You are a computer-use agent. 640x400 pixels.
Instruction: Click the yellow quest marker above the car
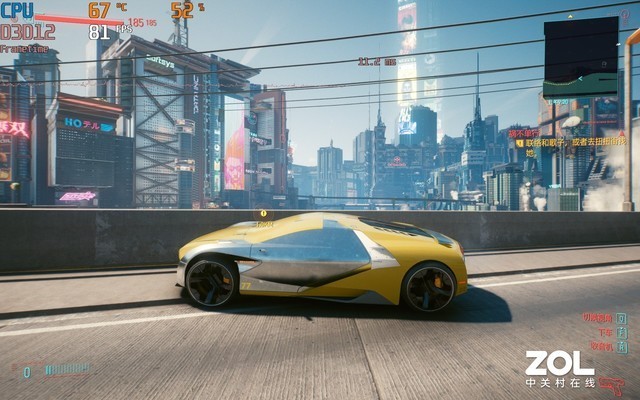(264, 213)
